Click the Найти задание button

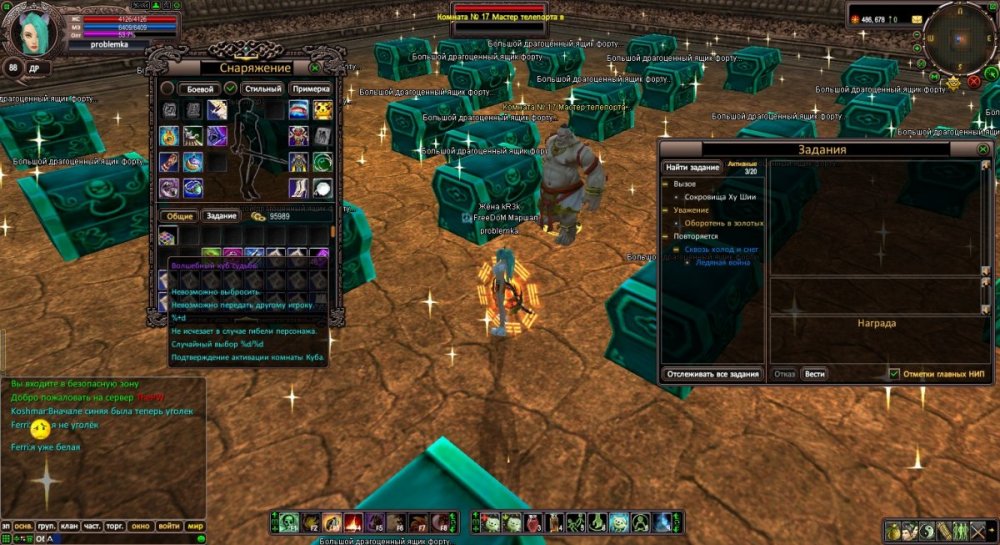tap(693, 167)
